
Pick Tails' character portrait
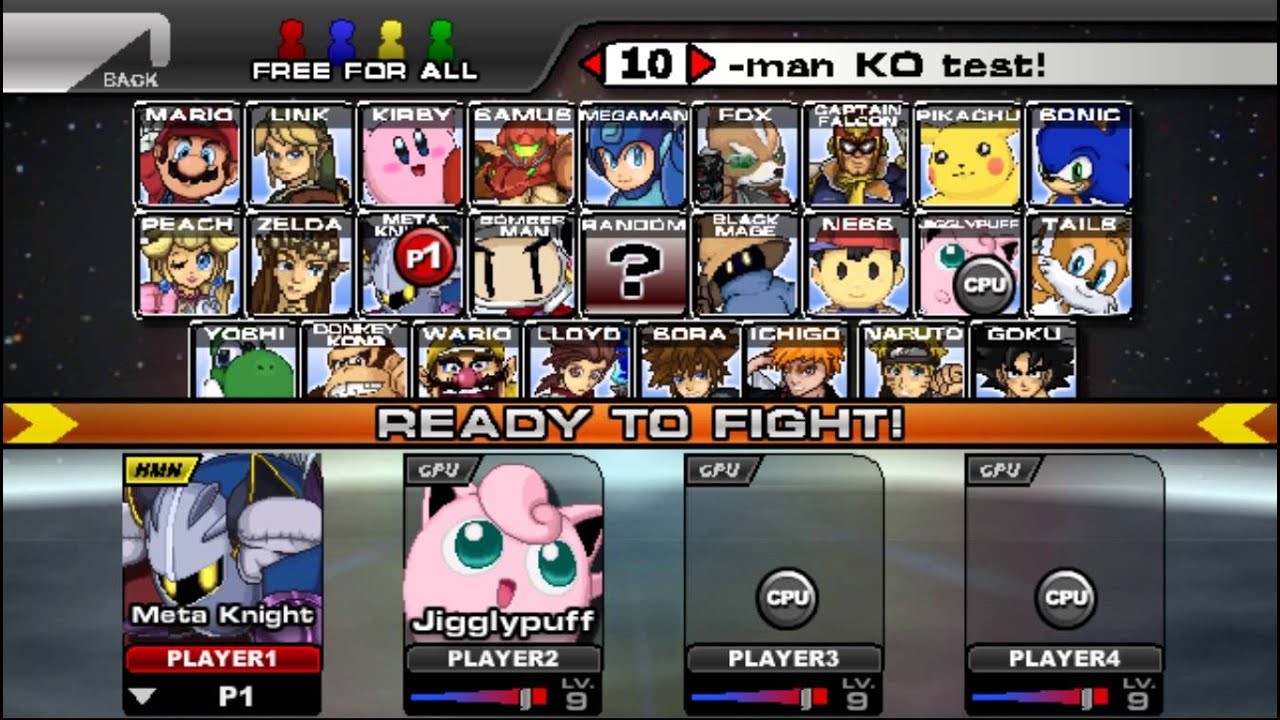click(1080, 265)
